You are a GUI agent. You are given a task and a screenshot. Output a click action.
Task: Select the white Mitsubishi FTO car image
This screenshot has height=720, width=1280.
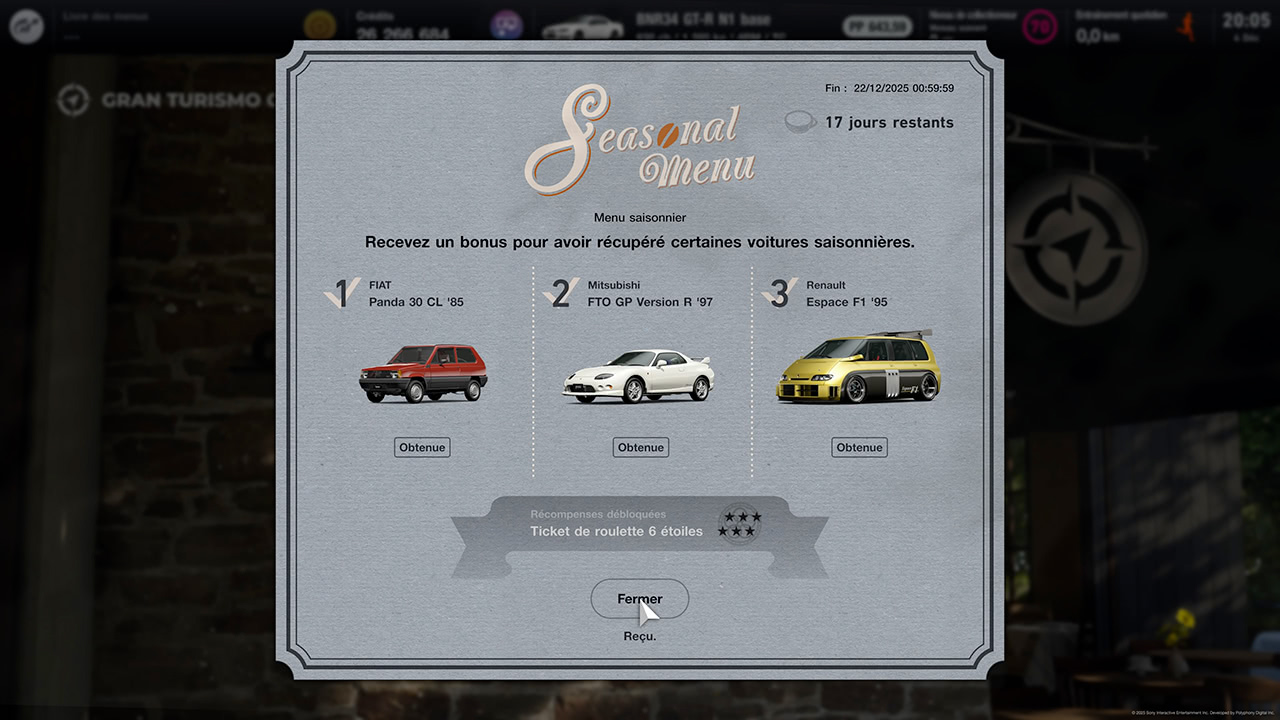pyautogui.click(x=640, y=378)
